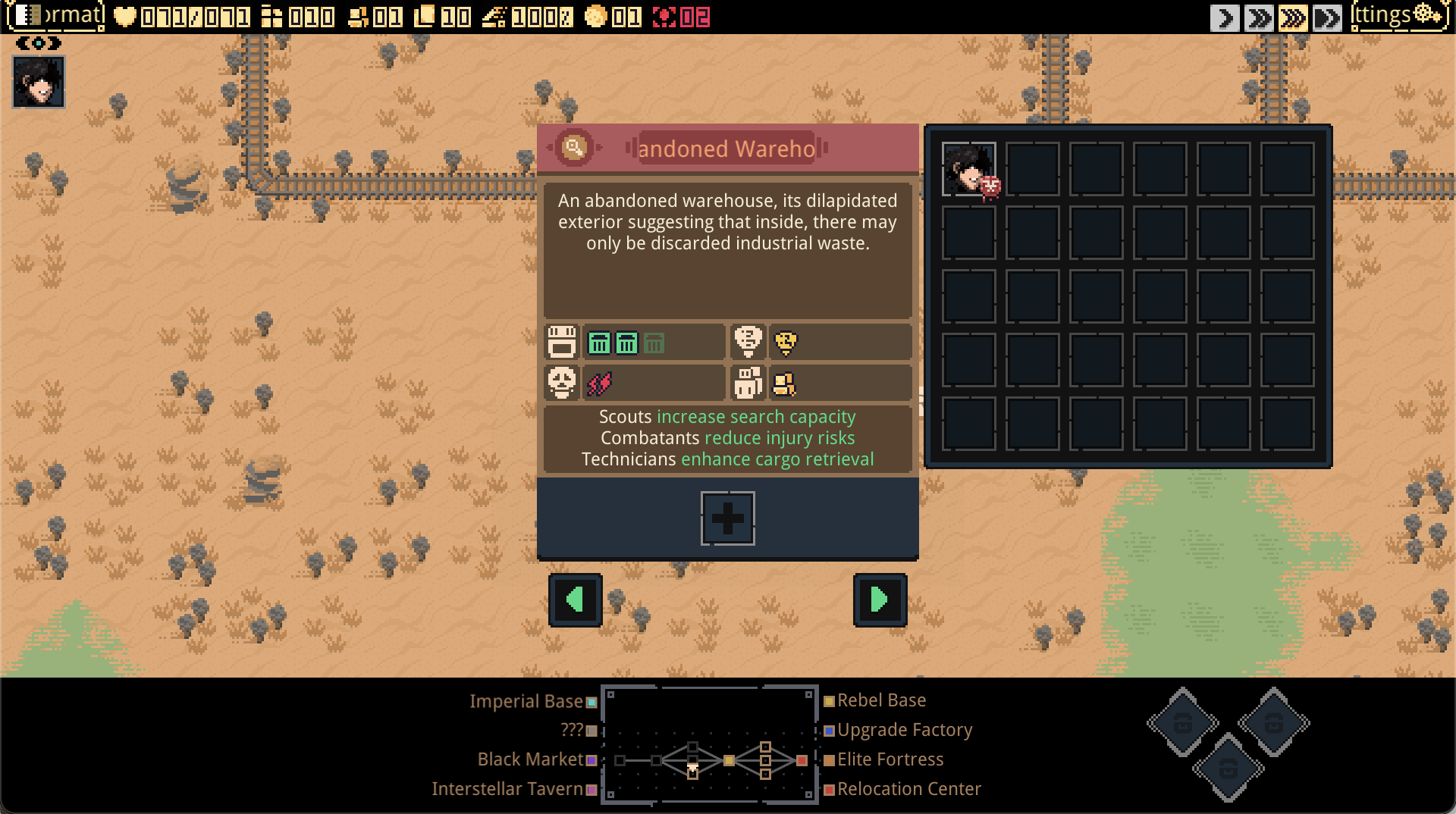Screen dimensions: 1456x814
Task: Click the magnifier icon in warehouse header
Action: tap(574, 147)
